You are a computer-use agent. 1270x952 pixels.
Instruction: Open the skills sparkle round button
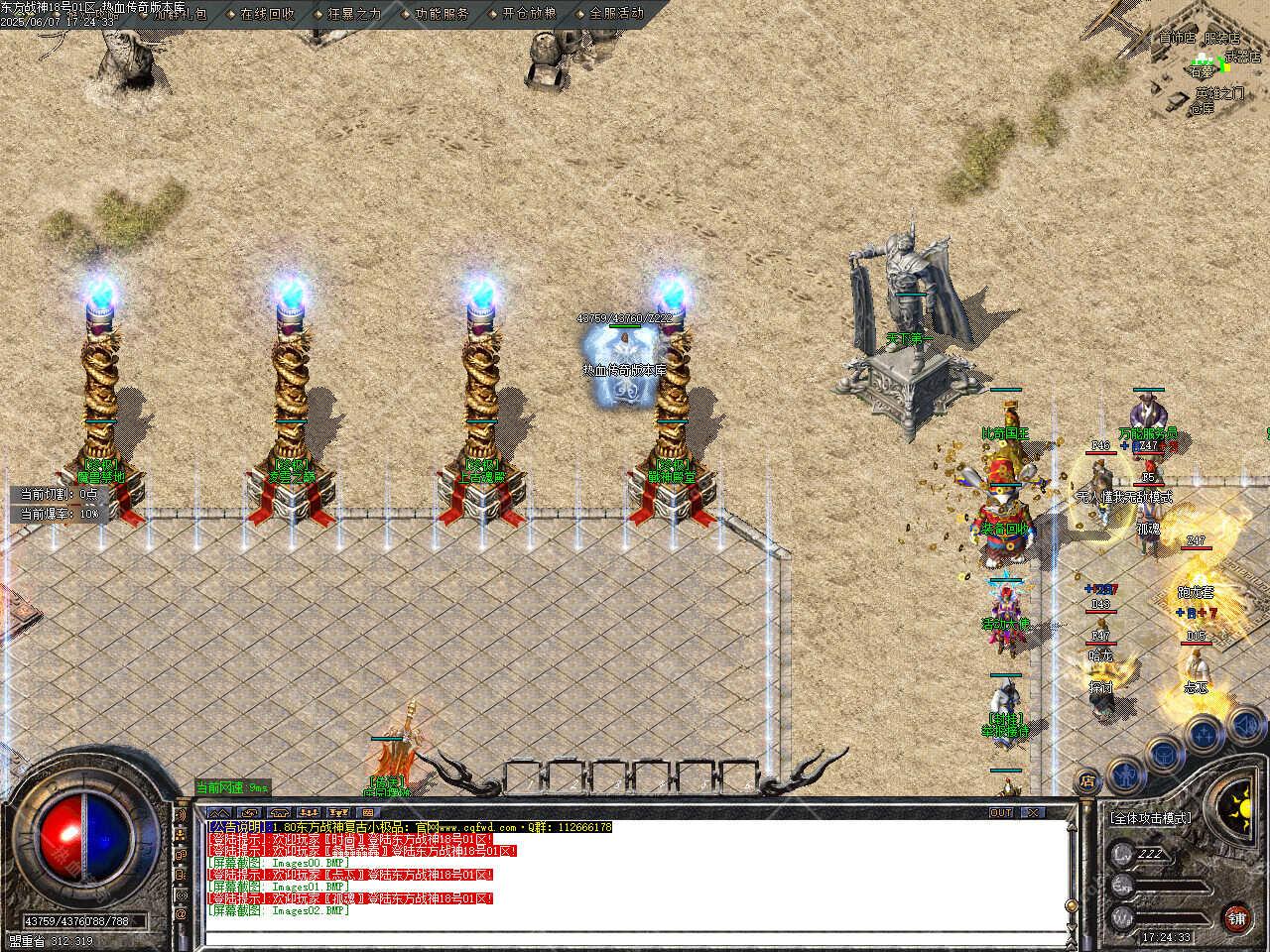click(x=1202, y=735)
